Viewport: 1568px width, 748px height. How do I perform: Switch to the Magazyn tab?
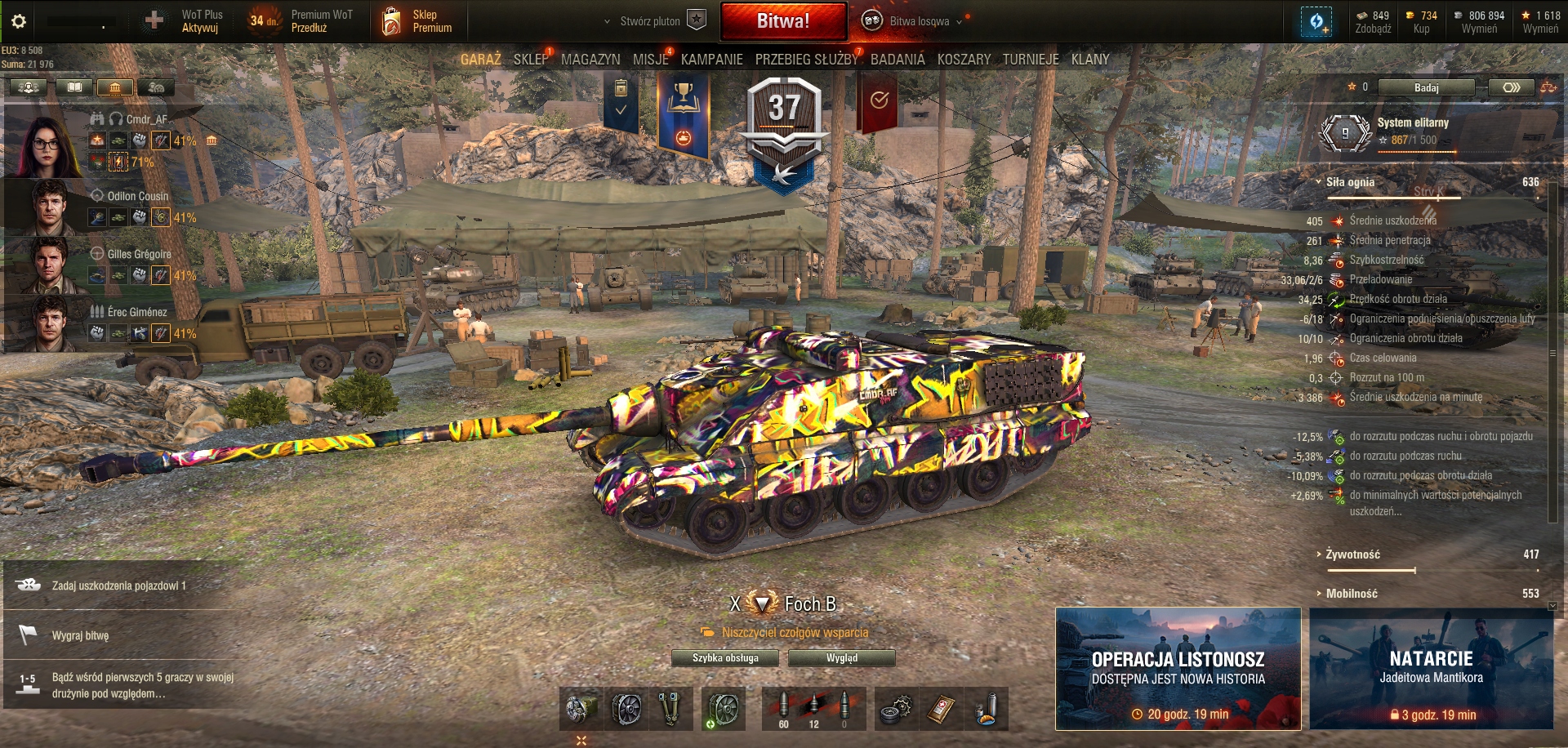click(x=590, y=60)
